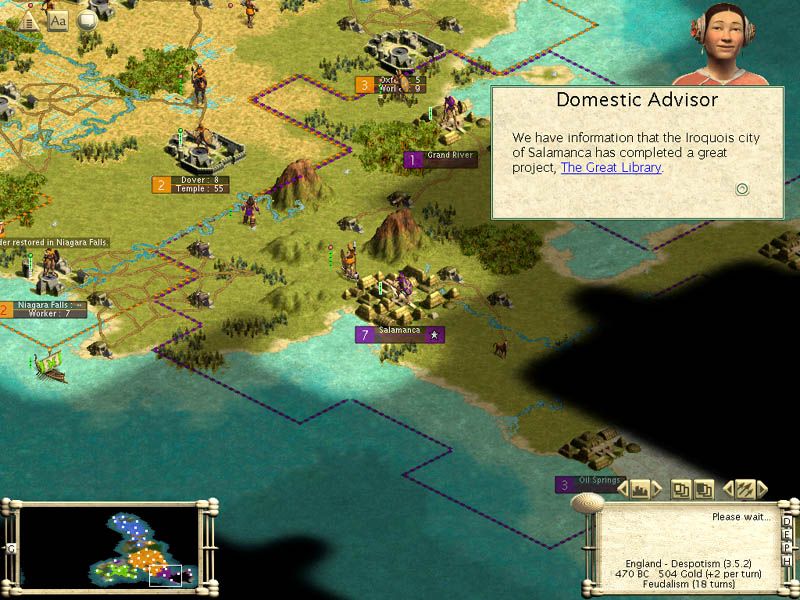The width and height of the screenshot is (800, 600).
Task: Click the P info box button
Action: pos(787,547)
